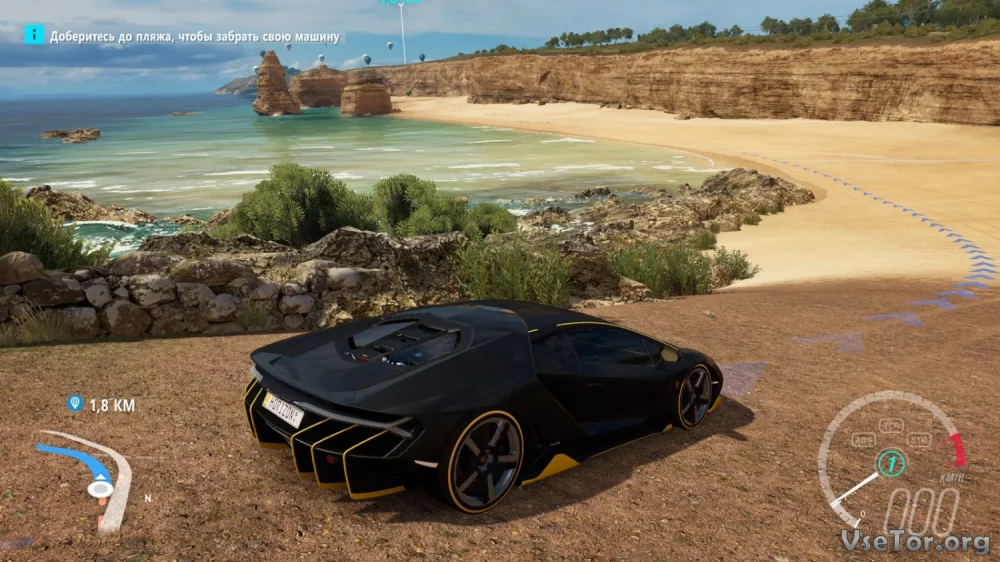This screenshot has width=1000, height=562.
Task: Select the blue destination pin icon
Action: tap(74, 404)
